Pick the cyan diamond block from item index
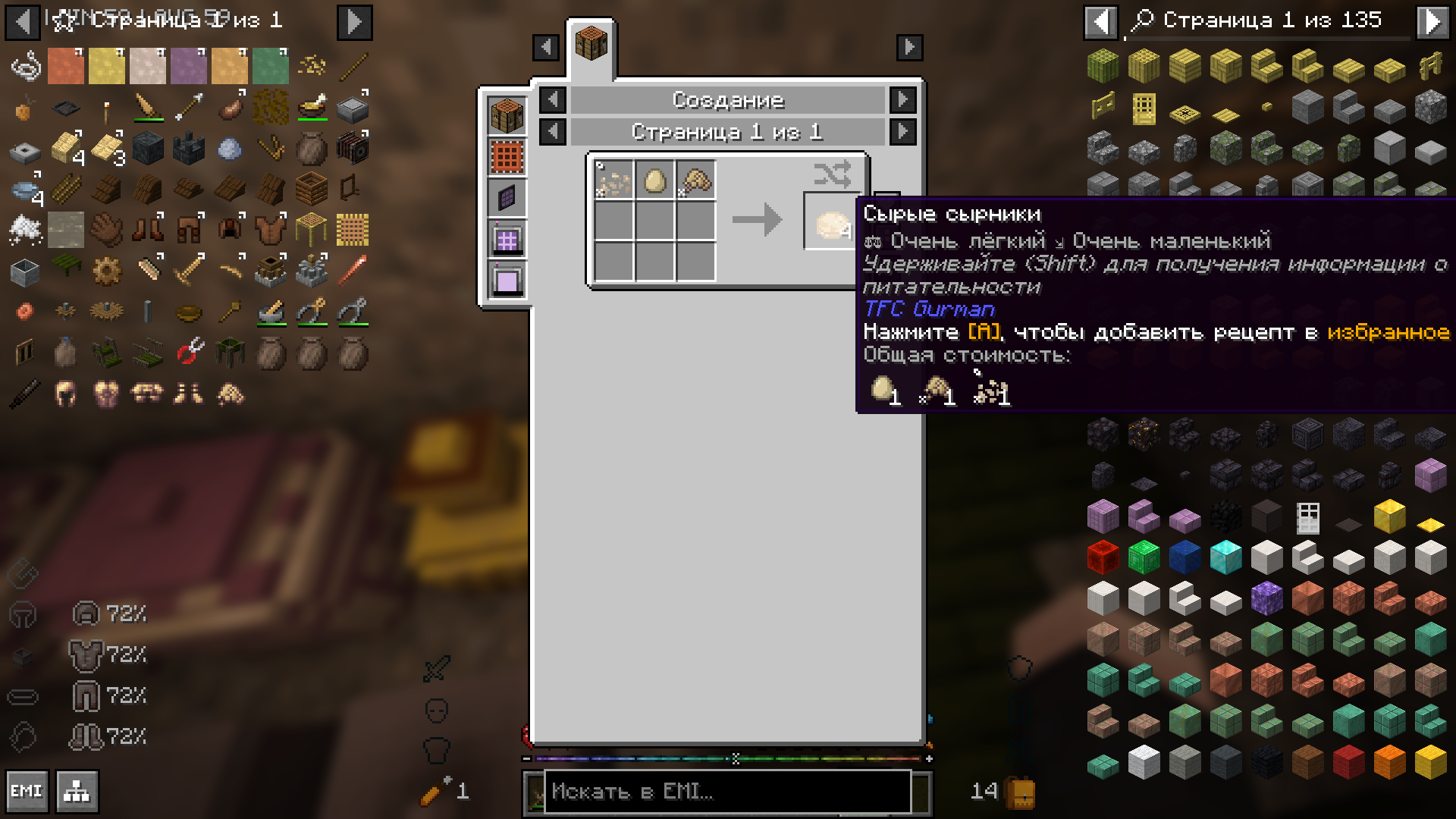 pyautogui.click(x=1225, y=557)
